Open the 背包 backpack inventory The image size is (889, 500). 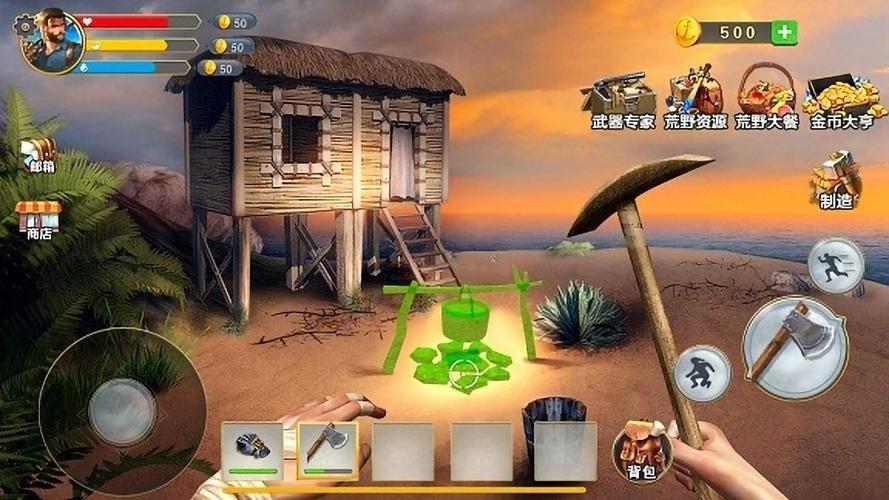[641, 448]
